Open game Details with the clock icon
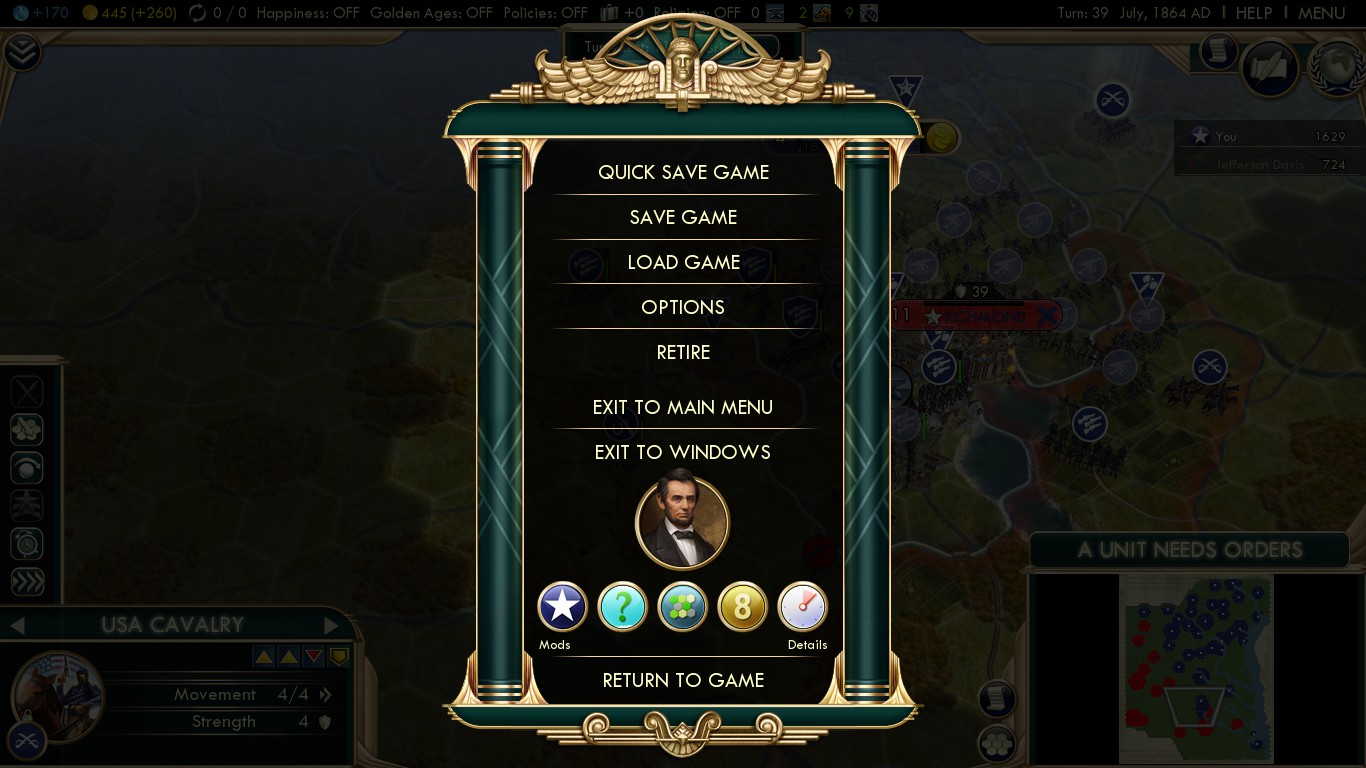Image resolution: width=1366 pixels, height=768 pixels. pos(802,606)
